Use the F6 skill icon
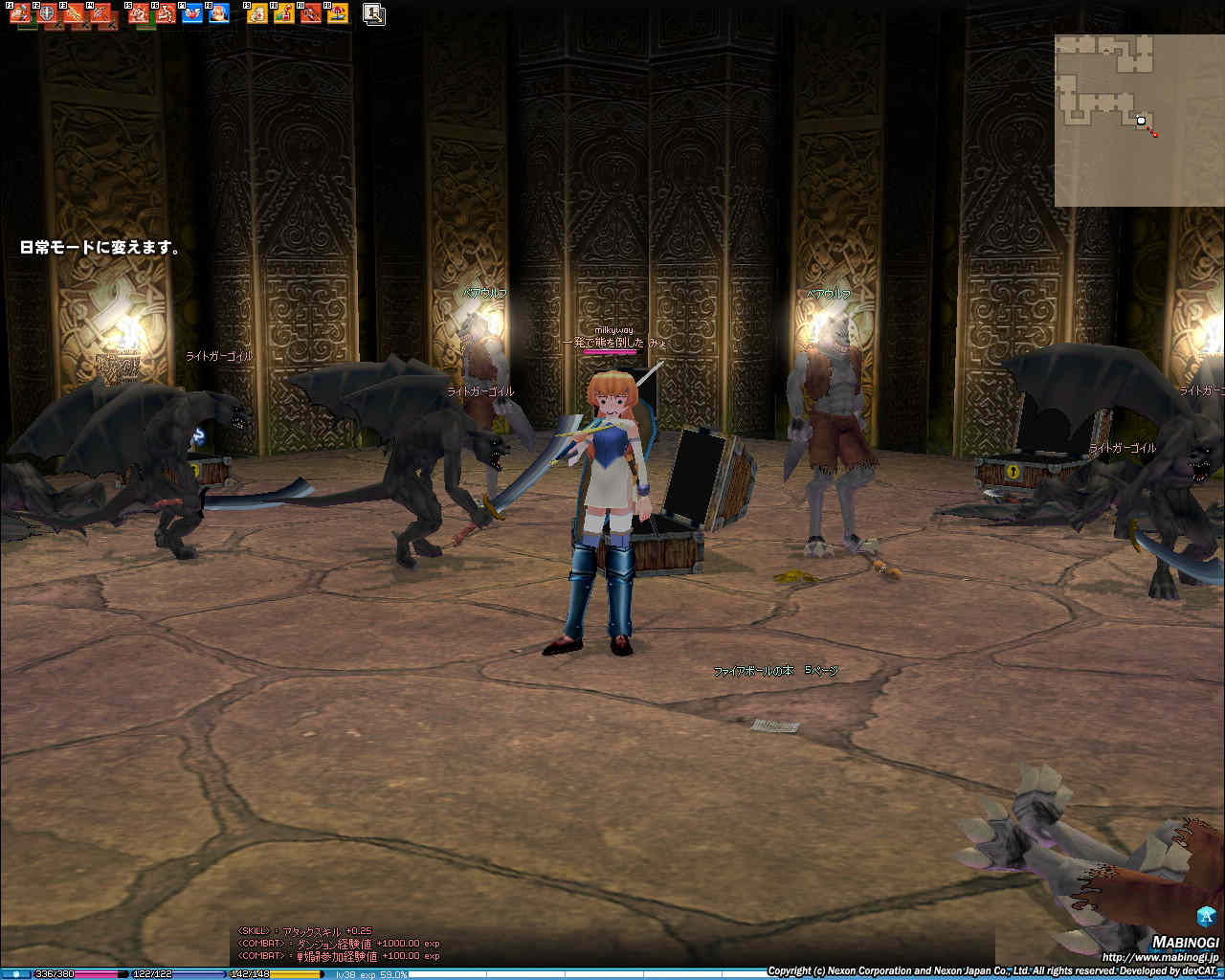Image resolution: width=1225 pixels, height=980 pixels. coord(166,13)
